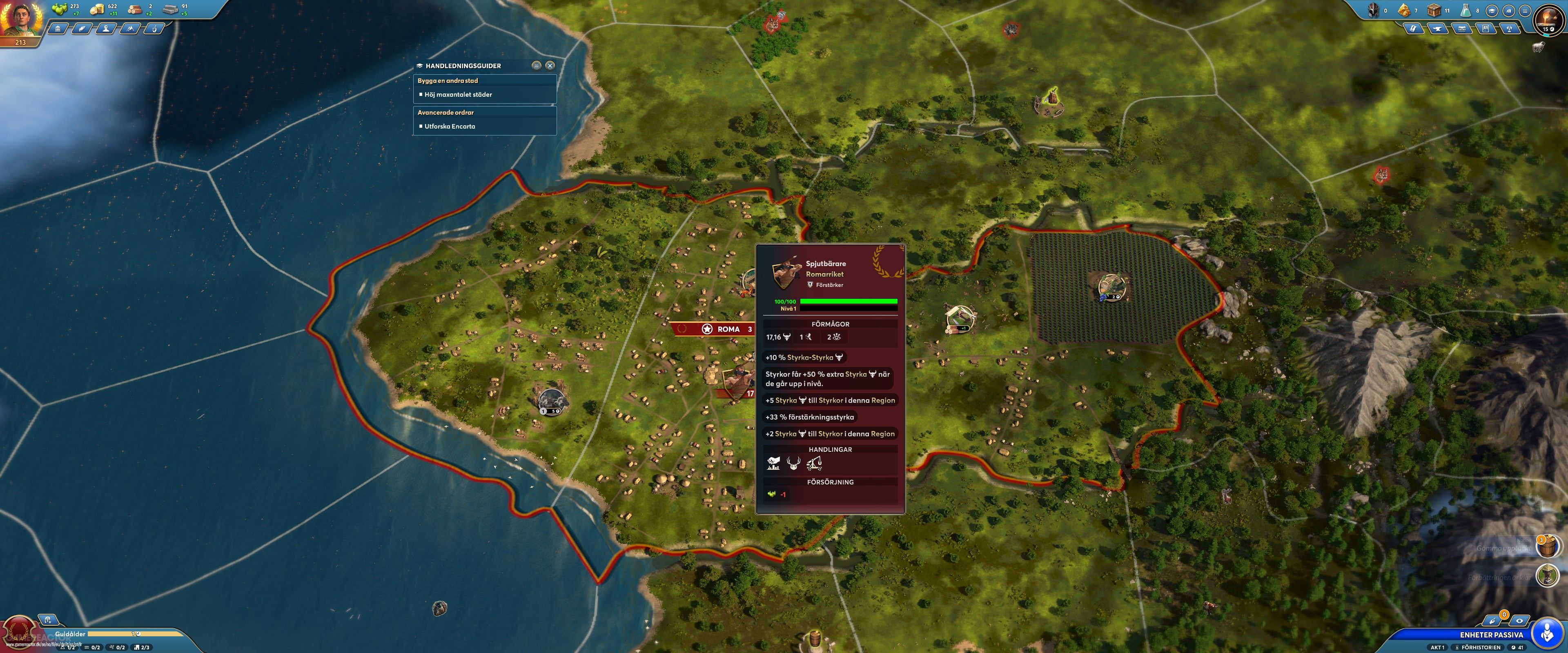Toggle the eye visibility button

(1519, 621)
